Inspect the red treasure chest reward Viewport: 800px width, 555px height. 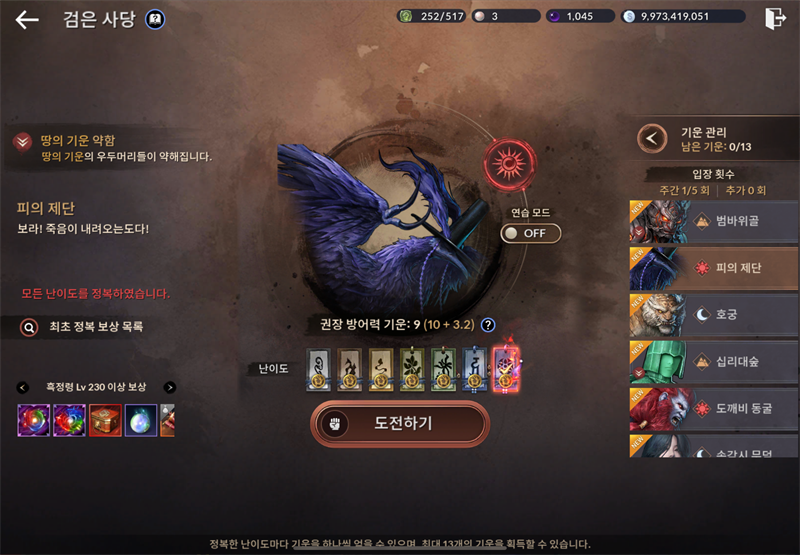click(105, 420)
